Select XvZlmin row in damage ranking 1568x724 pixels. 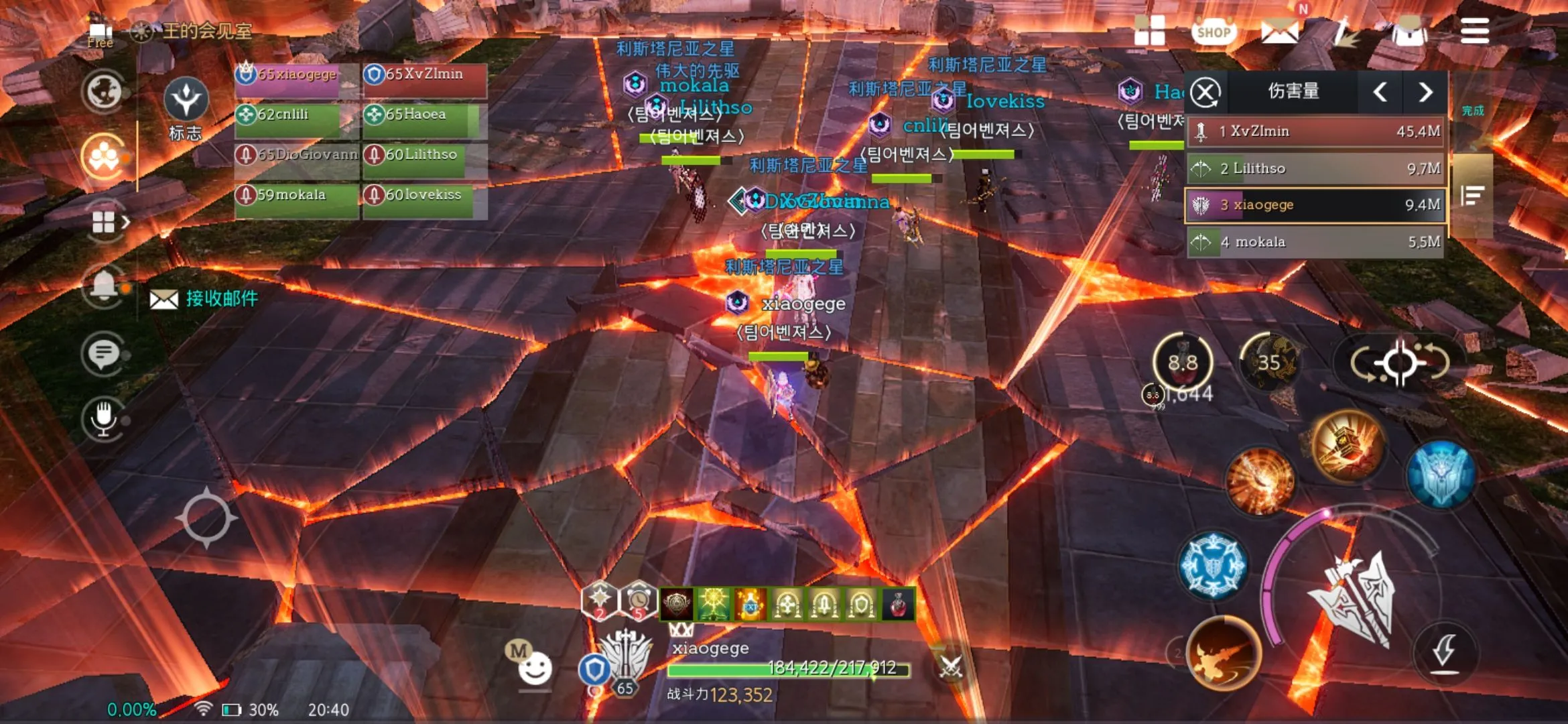click(x=1315, y=131)
